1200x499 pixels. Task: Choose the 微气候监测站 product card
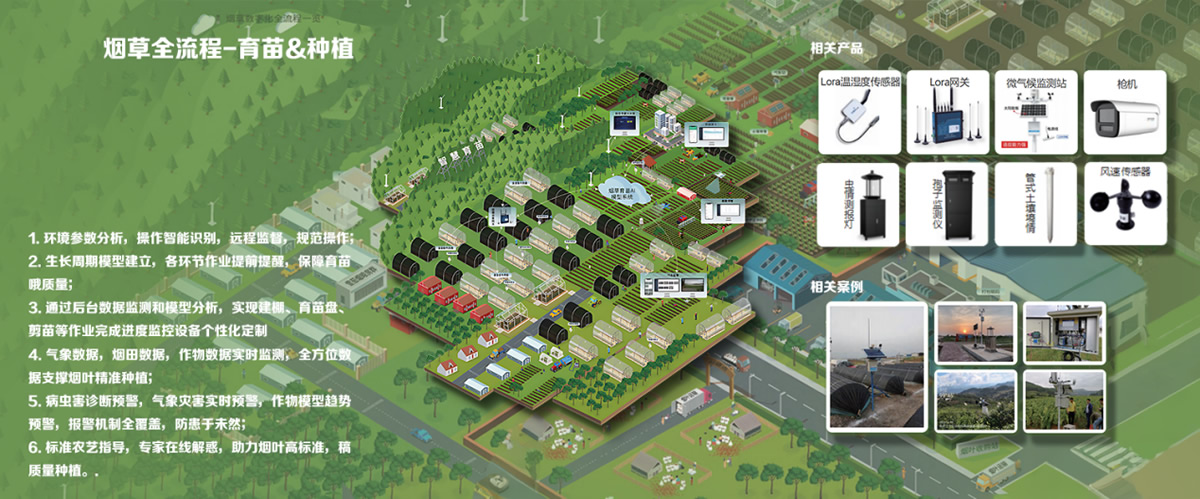[1035, 111]
